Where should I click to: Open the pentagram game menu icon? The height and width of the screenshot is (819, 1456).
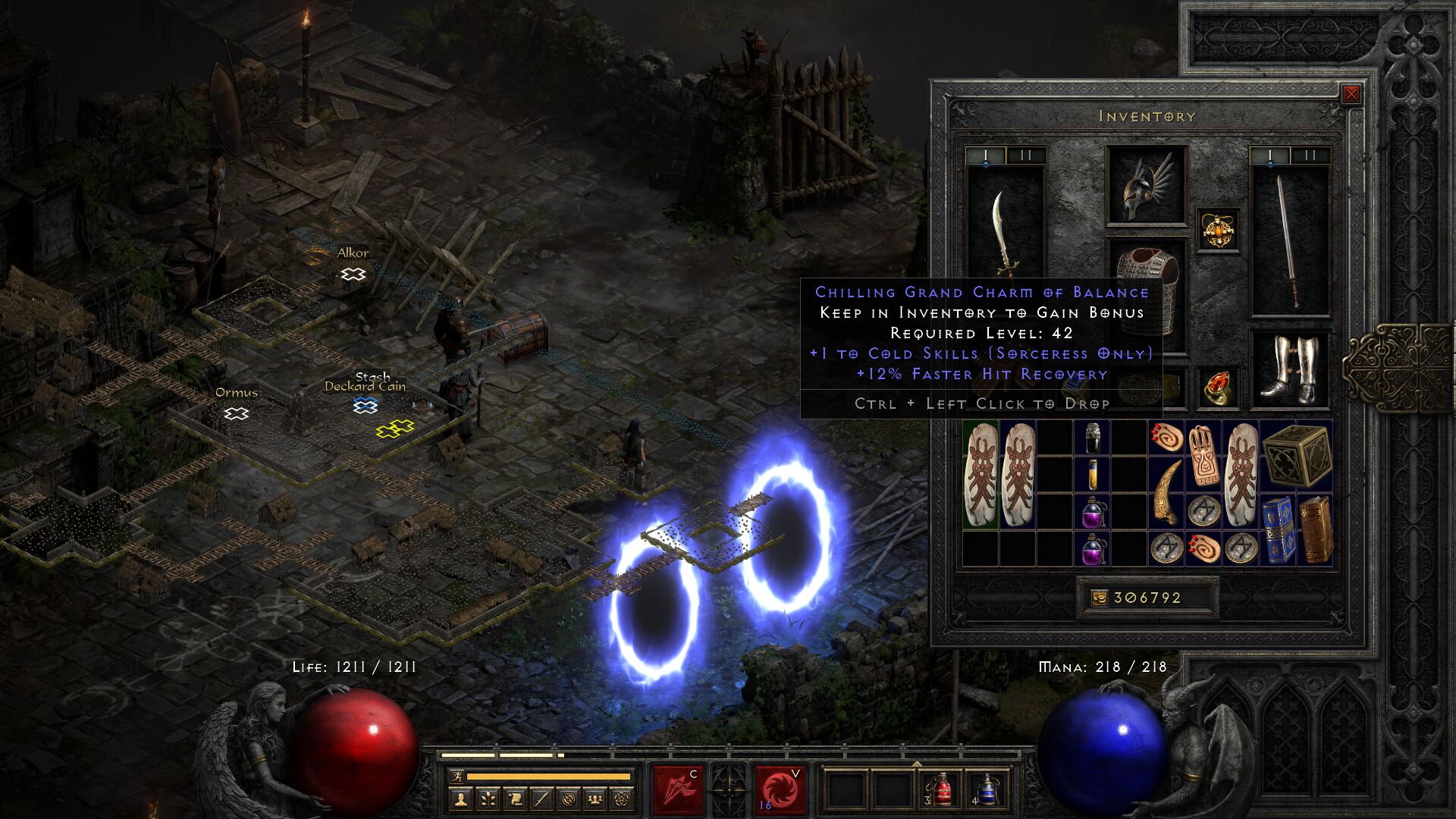tap(622, 799)
